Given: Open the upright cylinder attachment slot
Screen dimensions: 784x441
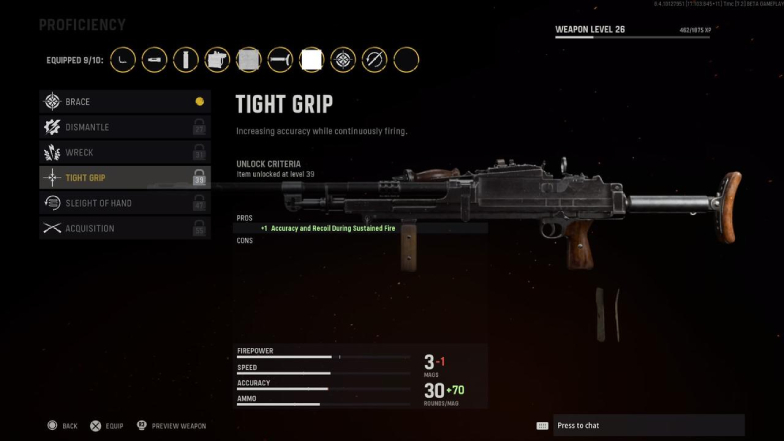Looking at the screenshot, I should tap(186, 60).
